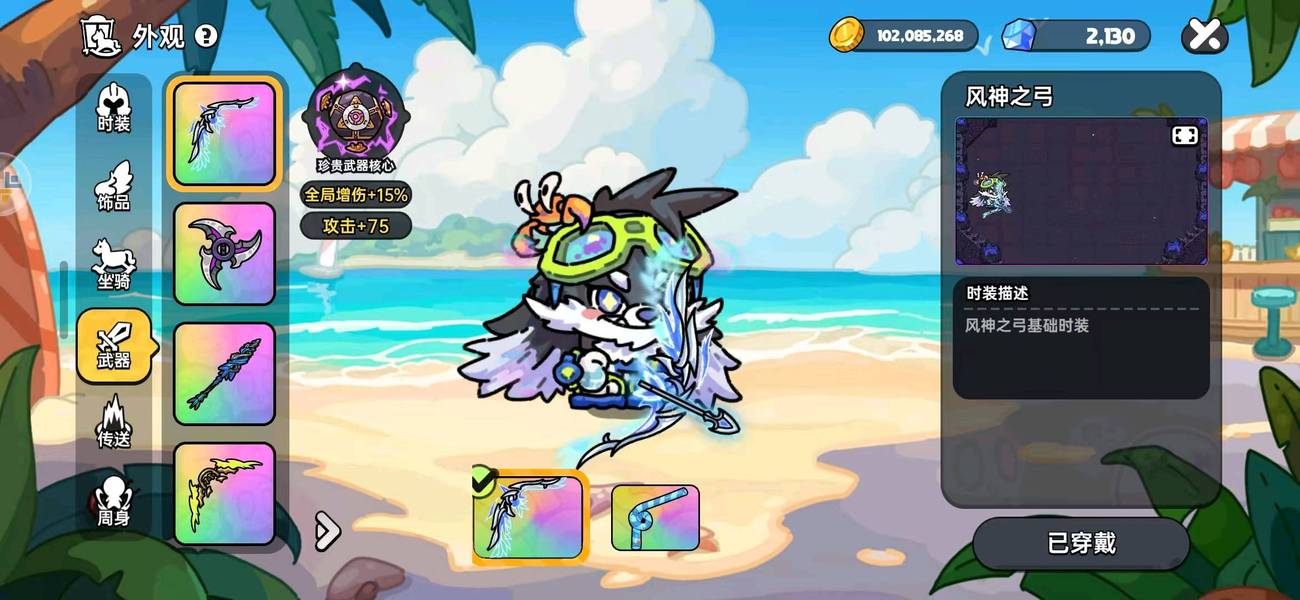Viewport: 1300px width, 600px height.
Task: Close the appearance screen
Action: click(1204, 37)
